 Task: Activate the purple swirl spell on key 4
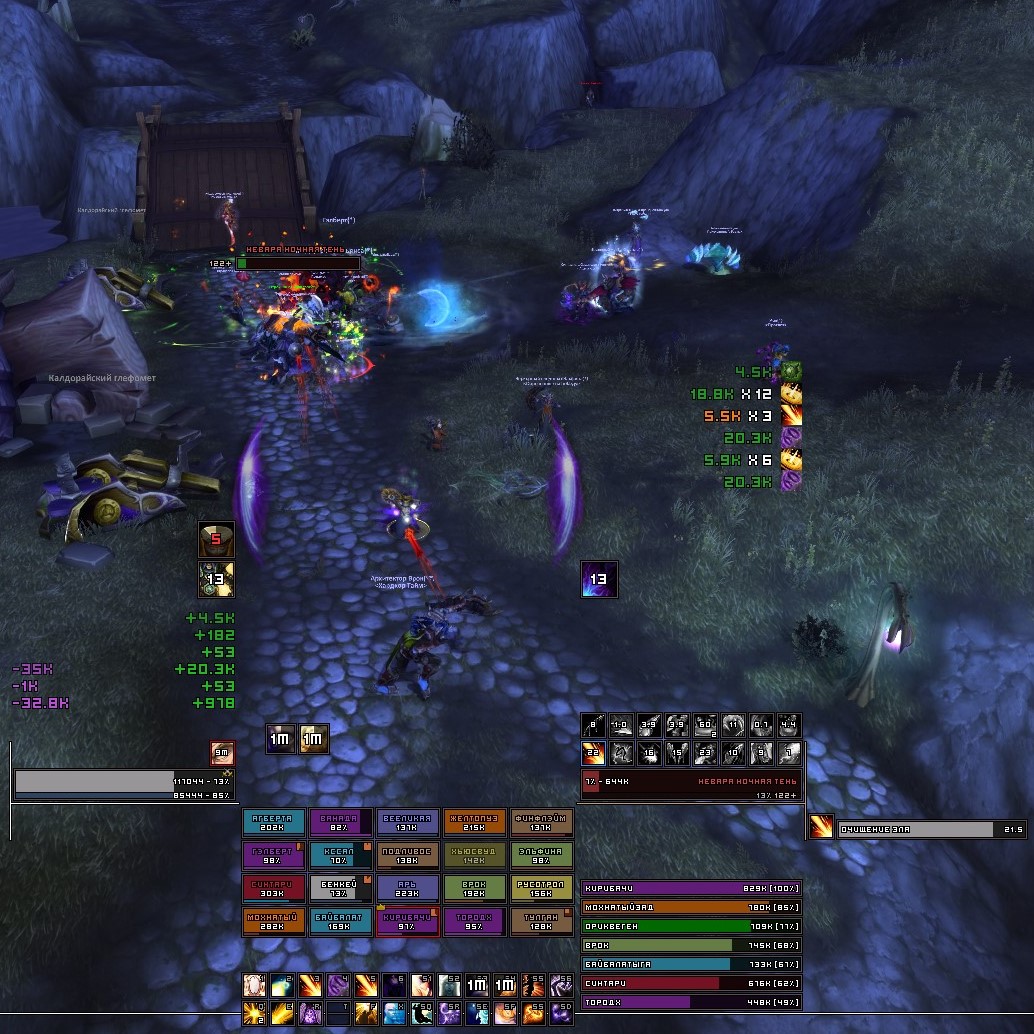[339, 985]
